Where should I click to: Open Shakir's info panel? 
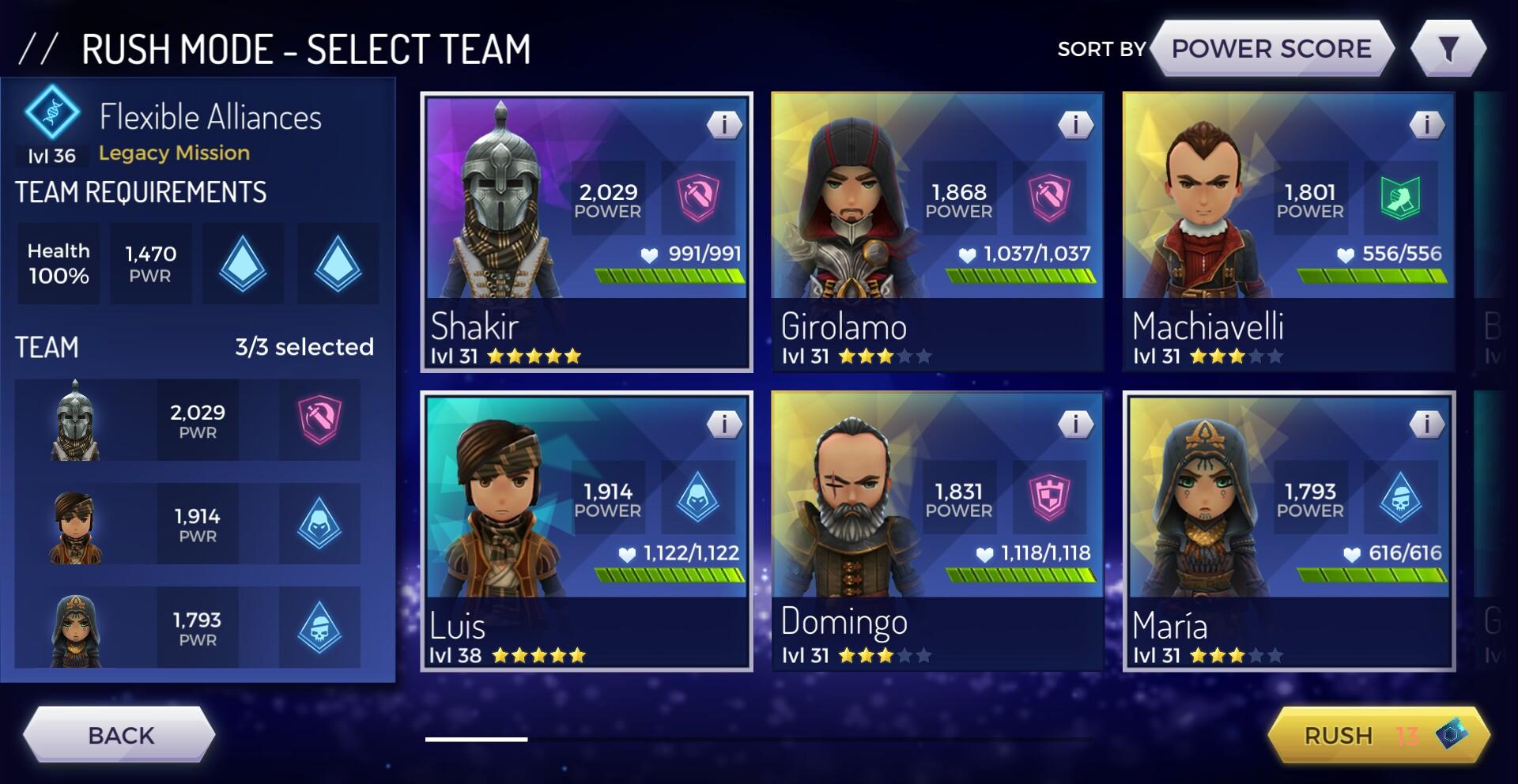[x=724, y=126]
